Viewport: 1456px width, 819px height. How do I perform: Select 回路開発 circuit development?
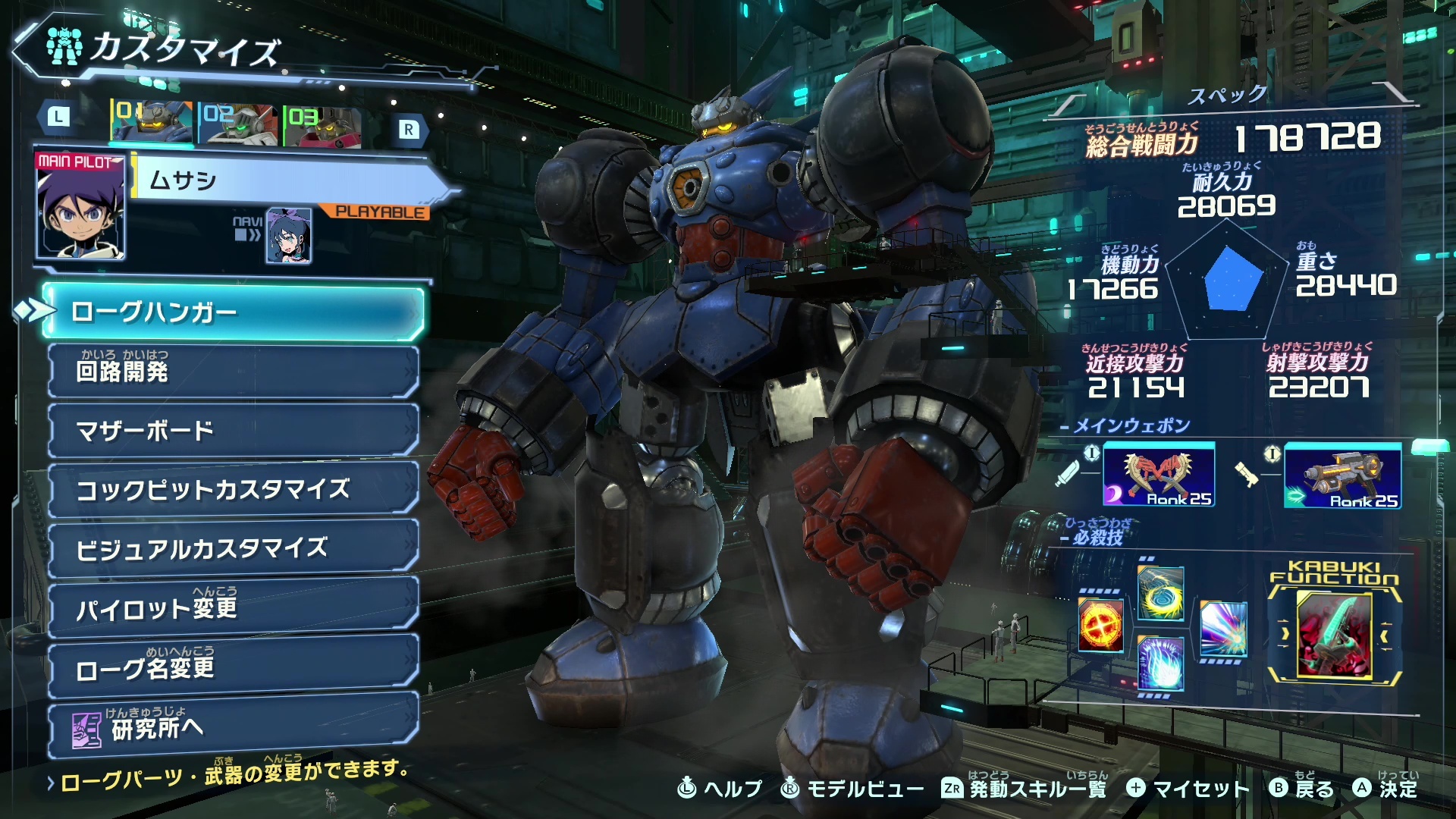pos(234,372)
